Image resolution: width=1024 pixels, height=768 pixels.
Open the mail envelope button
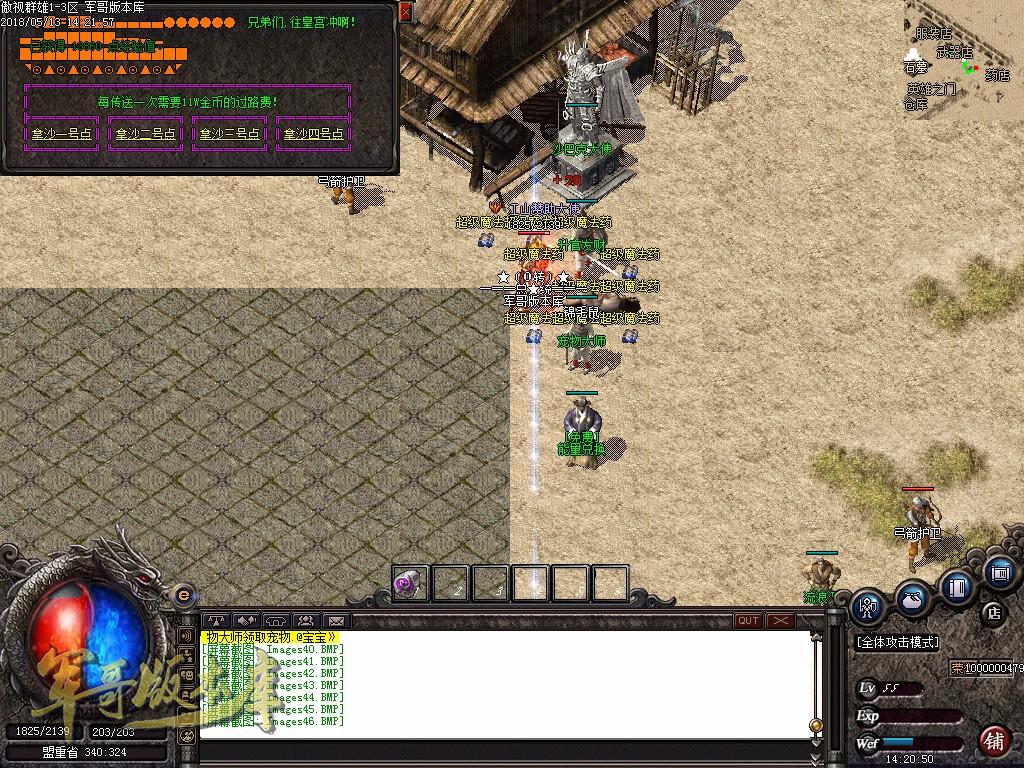point(335,621)
